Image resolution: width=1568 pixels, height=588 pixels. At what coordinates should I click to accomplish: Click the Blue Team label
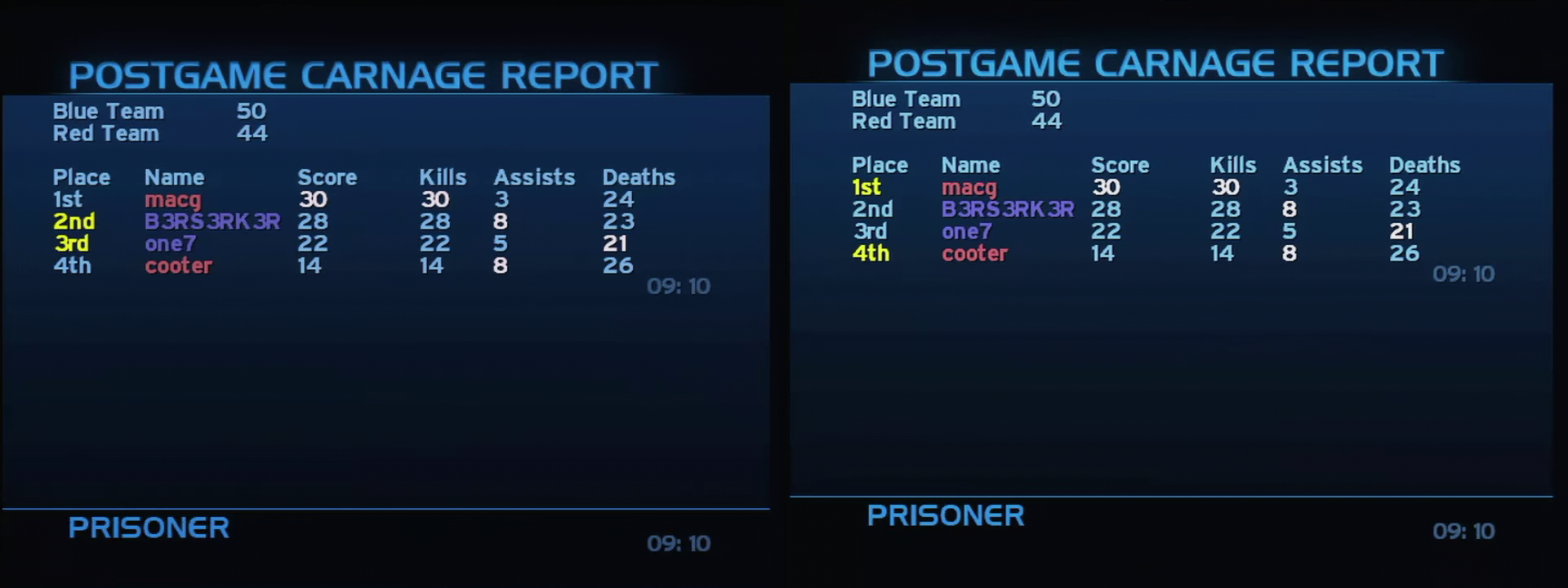108,111
